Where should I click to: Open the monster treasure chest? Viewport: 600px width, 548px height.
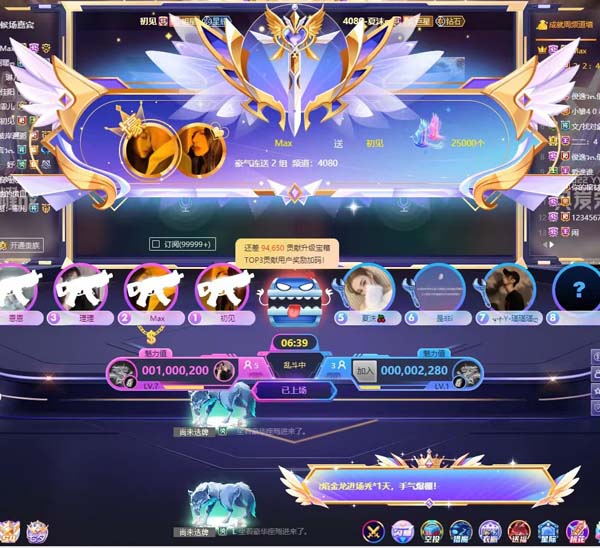pos(291,298)
